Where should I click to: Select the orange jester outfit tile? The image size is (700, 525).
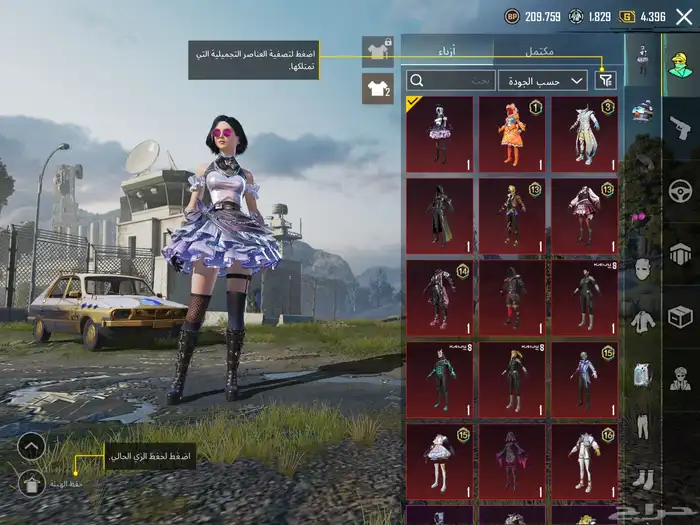click(512, 134)
